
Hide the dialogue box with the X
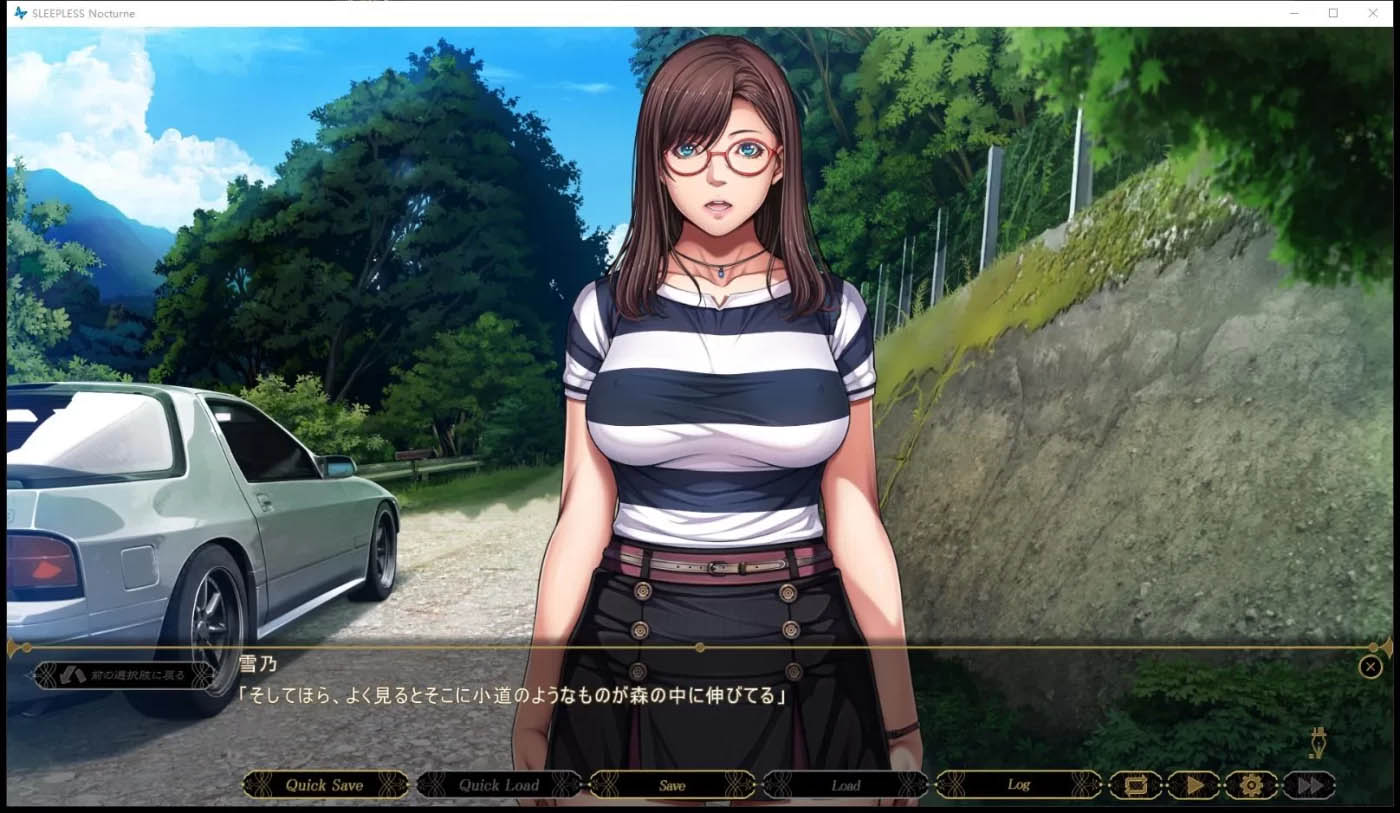(x=1370, y=667)
